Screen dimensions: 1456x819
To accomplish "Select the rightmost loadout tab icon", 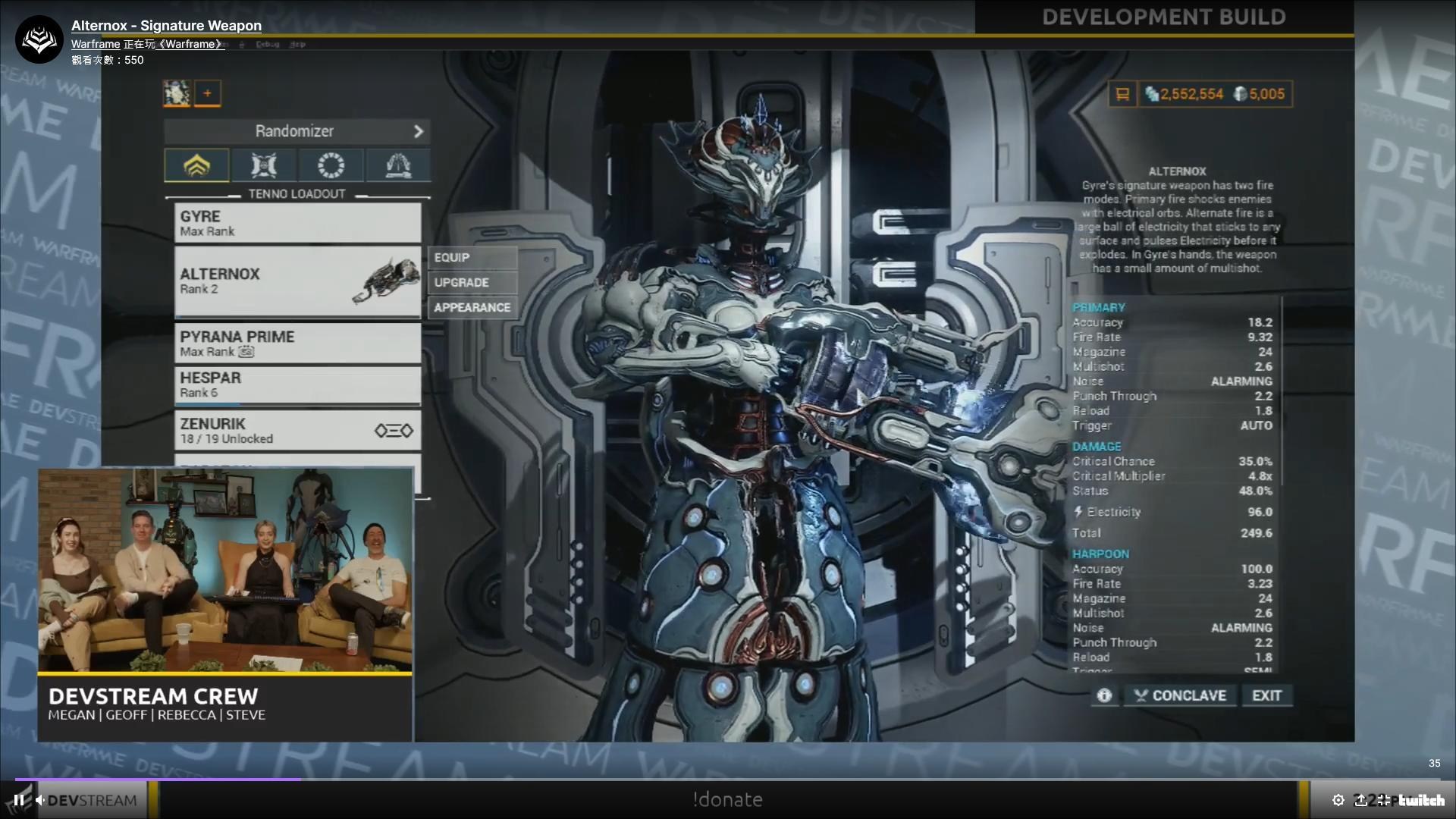I will [397, 165].
